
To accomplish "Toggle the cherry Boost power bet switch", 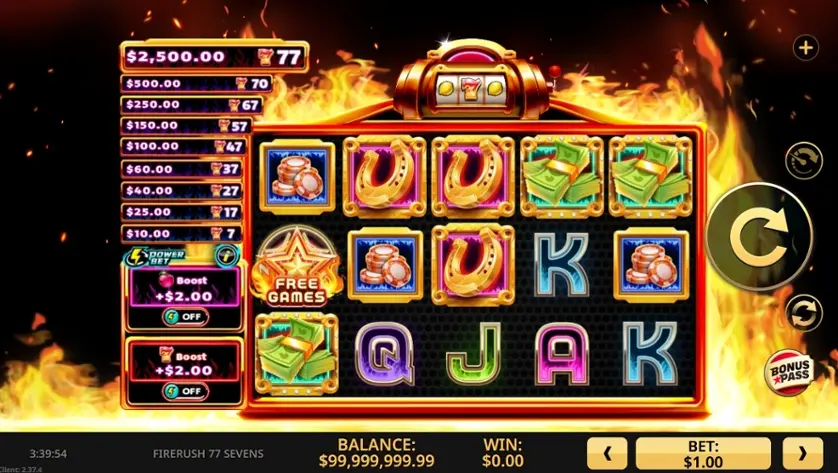I will click(185, 317).
